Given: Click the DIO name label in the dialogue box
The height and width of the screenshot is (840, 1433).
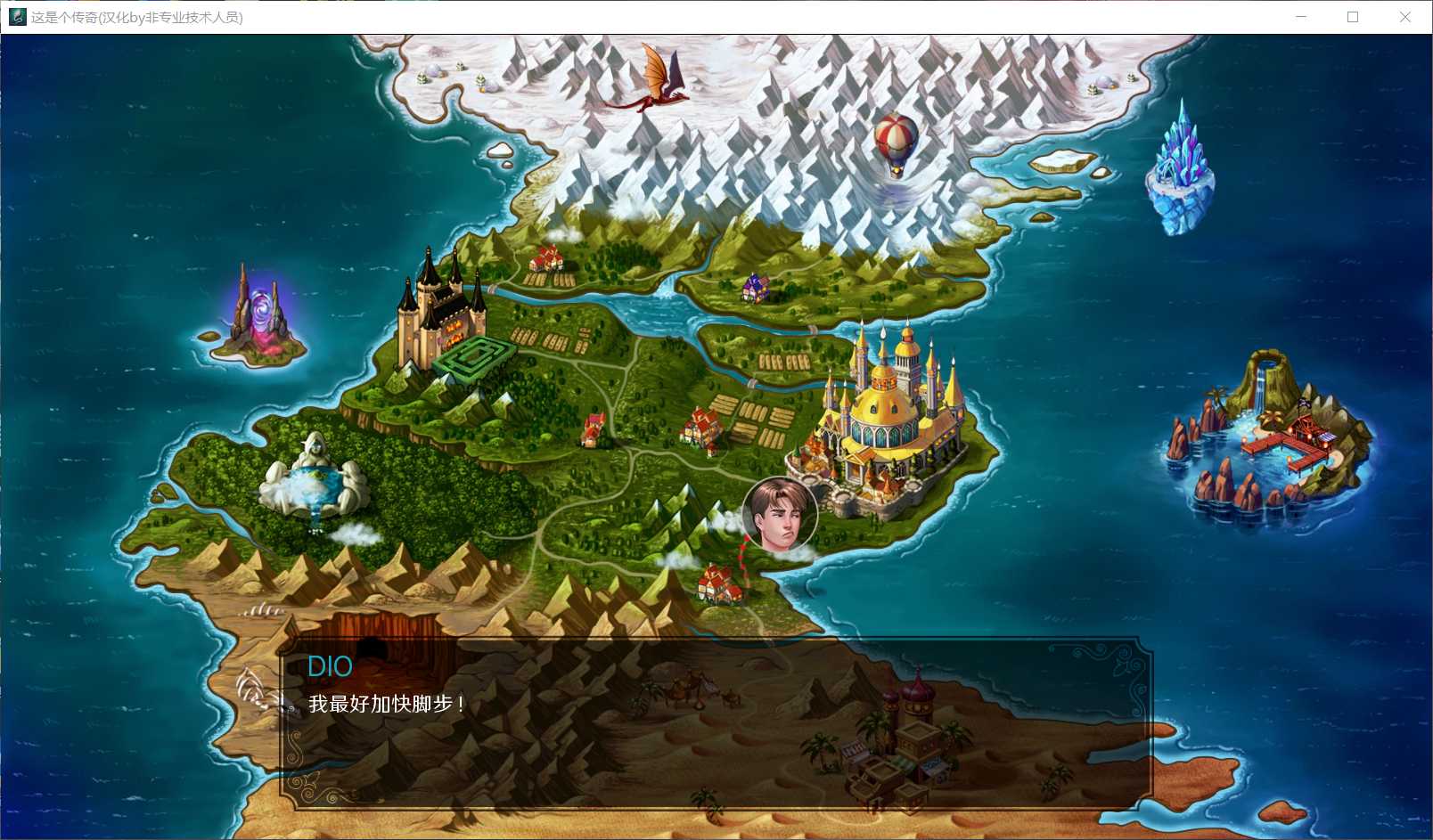Looking at the screenshot, I should point(331,667).
